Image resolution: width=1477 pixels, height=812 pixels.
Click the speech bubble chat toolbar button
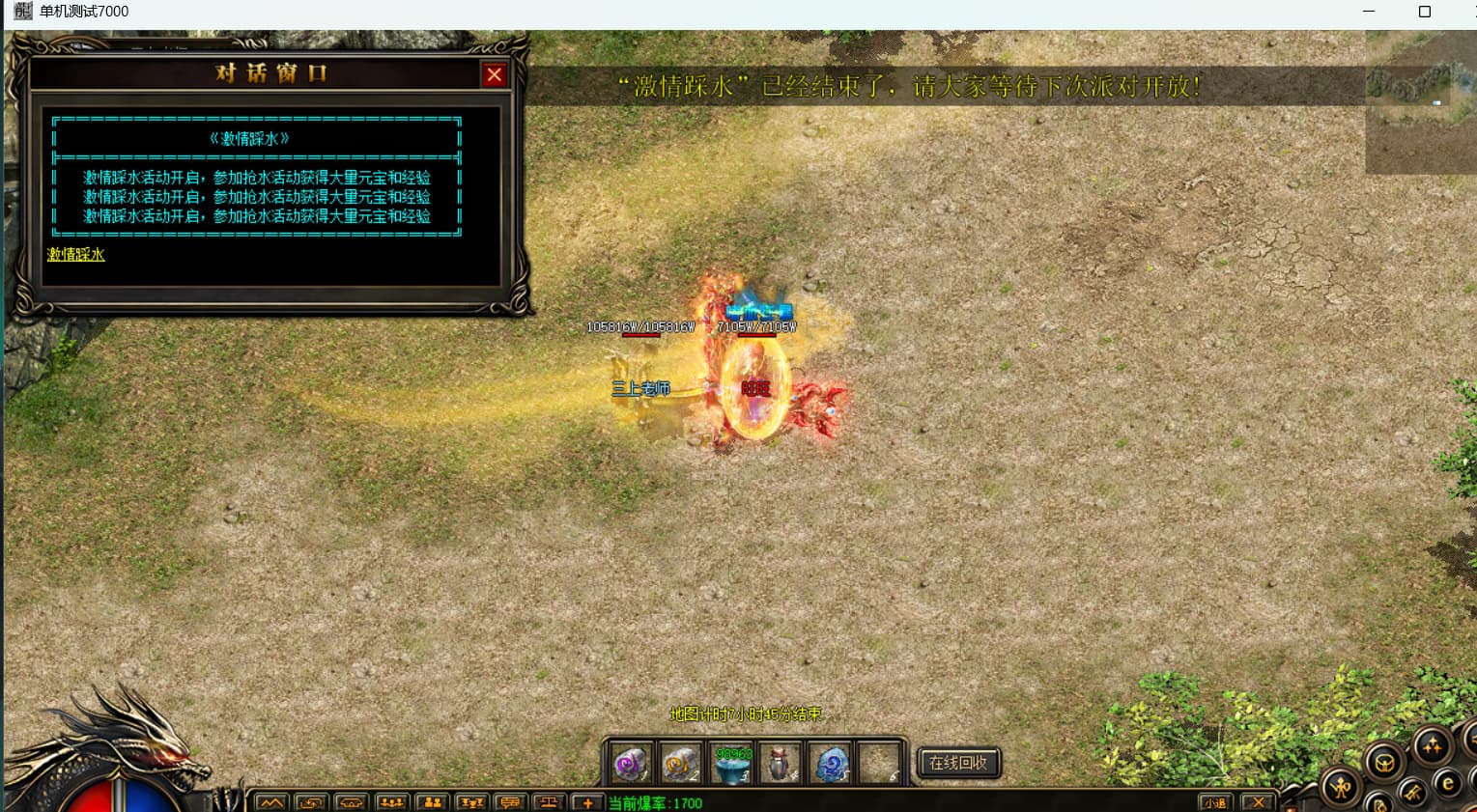click(x=510, y=802)
